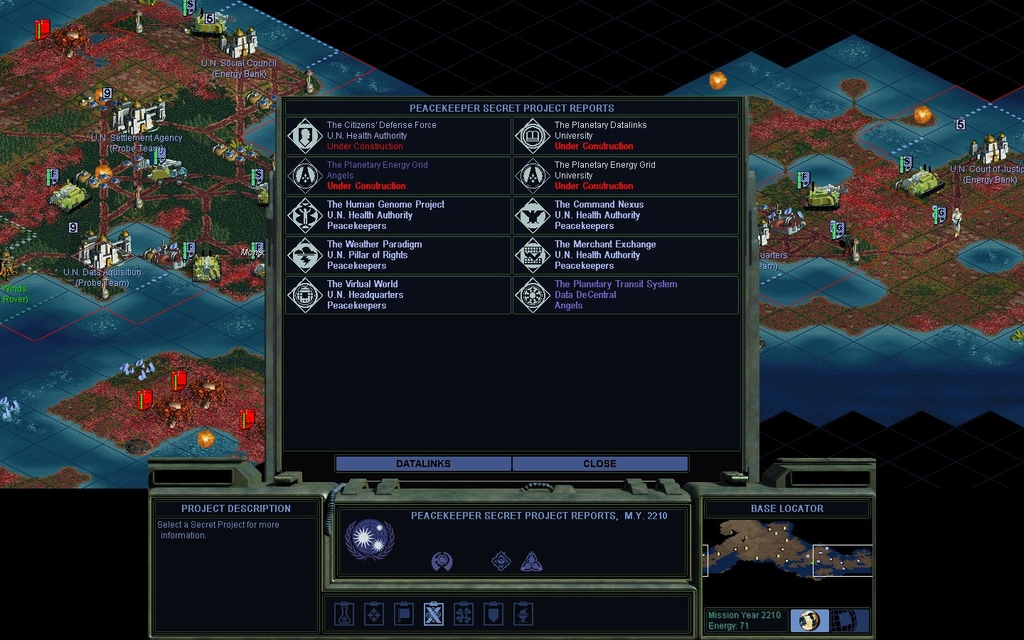Open the Datalinks from the report window

[423, 464]
